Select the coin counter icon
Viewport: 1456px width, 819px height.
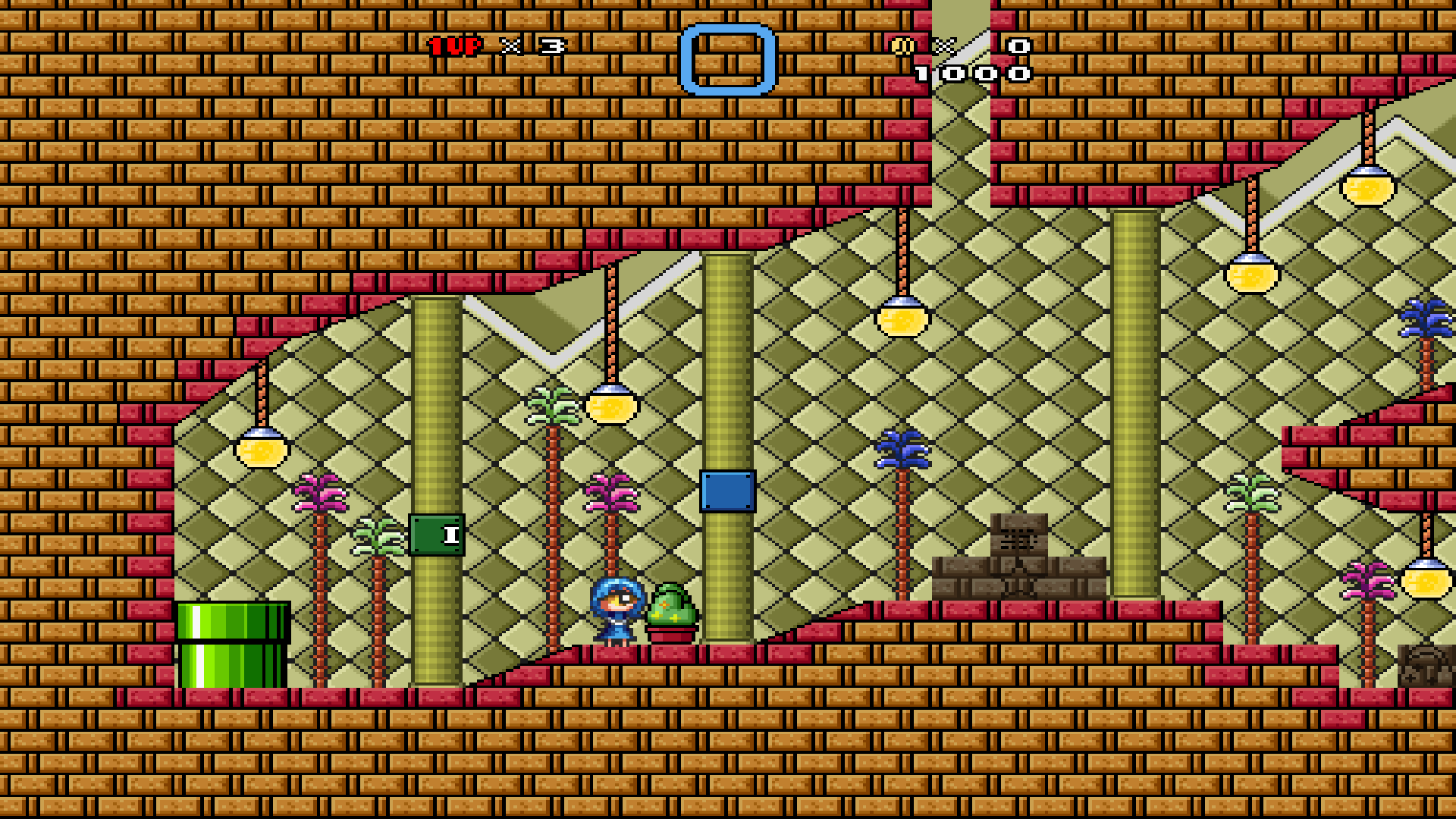point(902,45)
